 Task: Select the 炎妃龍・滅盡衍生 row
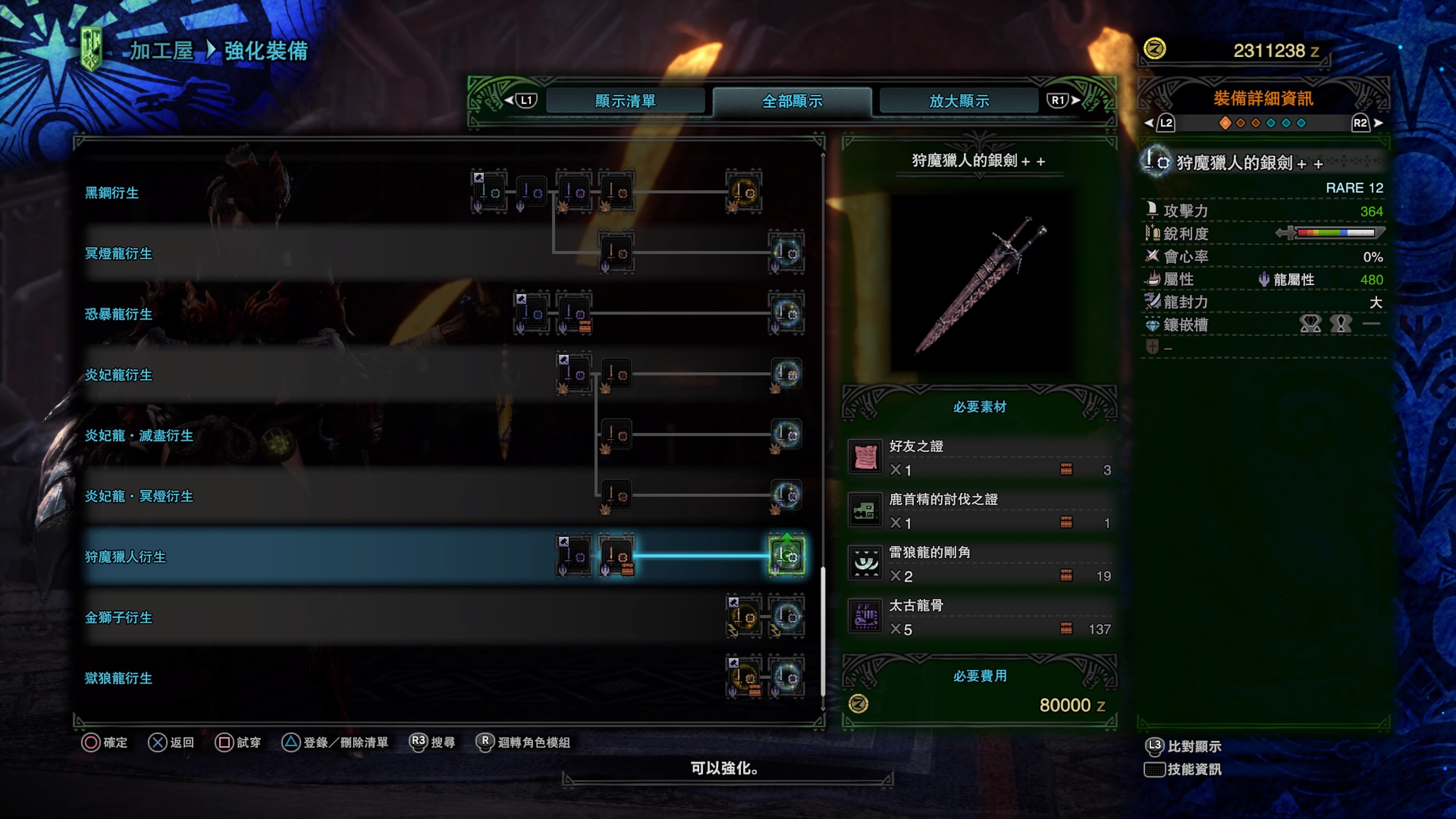139,436
